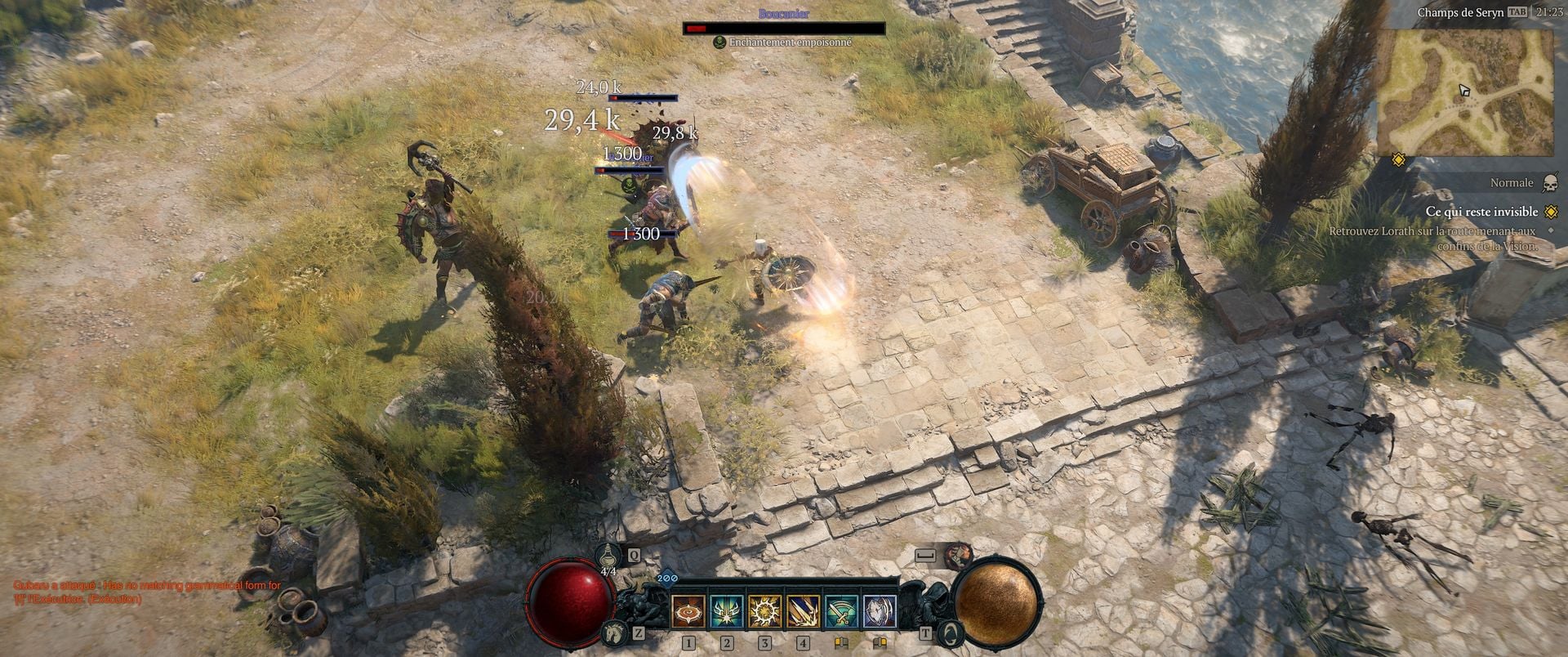Toggle the small diamond marker next to the quest objective
This screenshot has width=1568, height=657.
point(1551,230)
